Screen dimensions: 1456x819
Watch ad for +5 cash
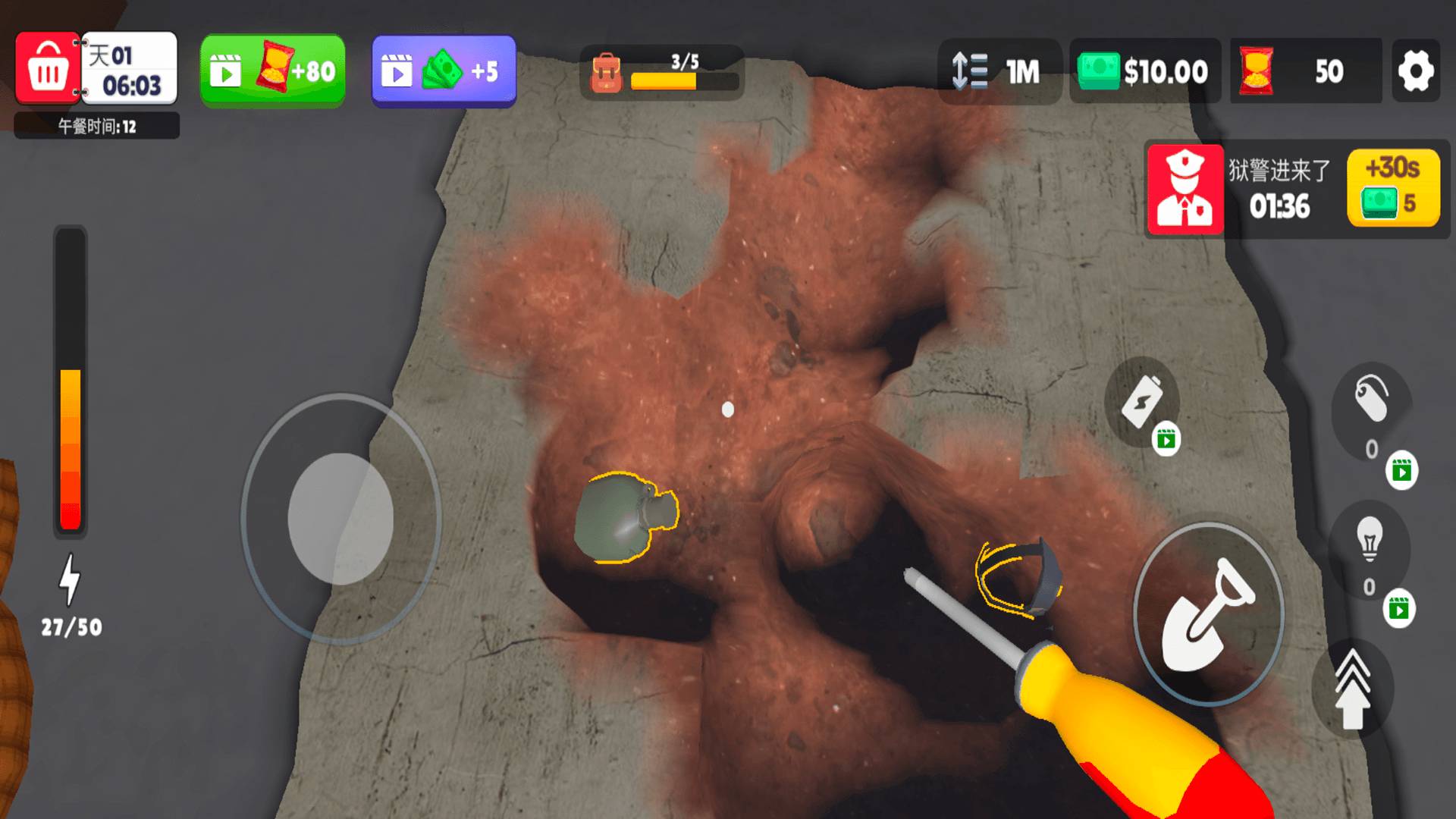pyautogui.click(x=444, y=71)
